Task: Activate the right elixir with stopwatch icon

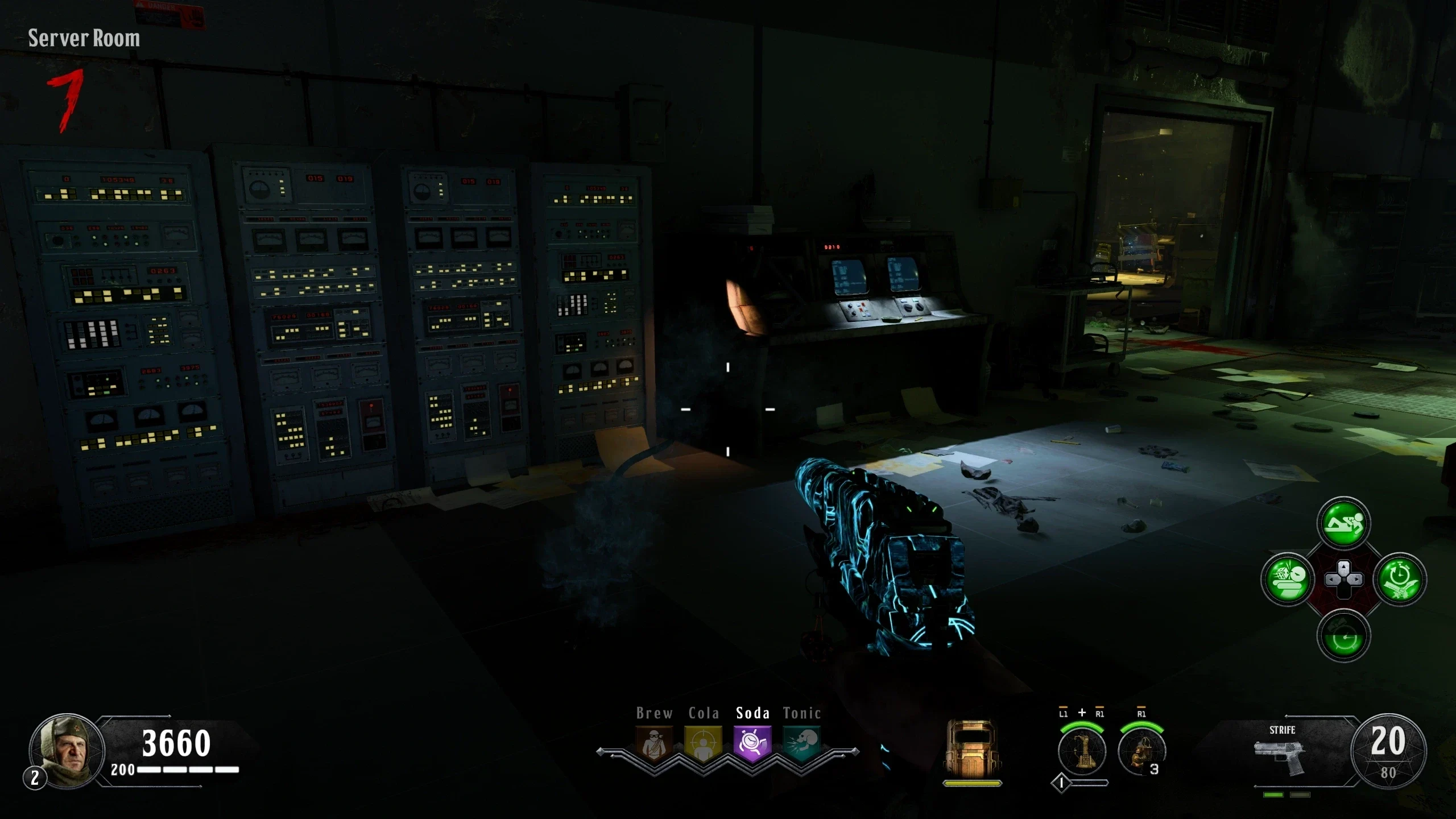Action: point(1399,580)
